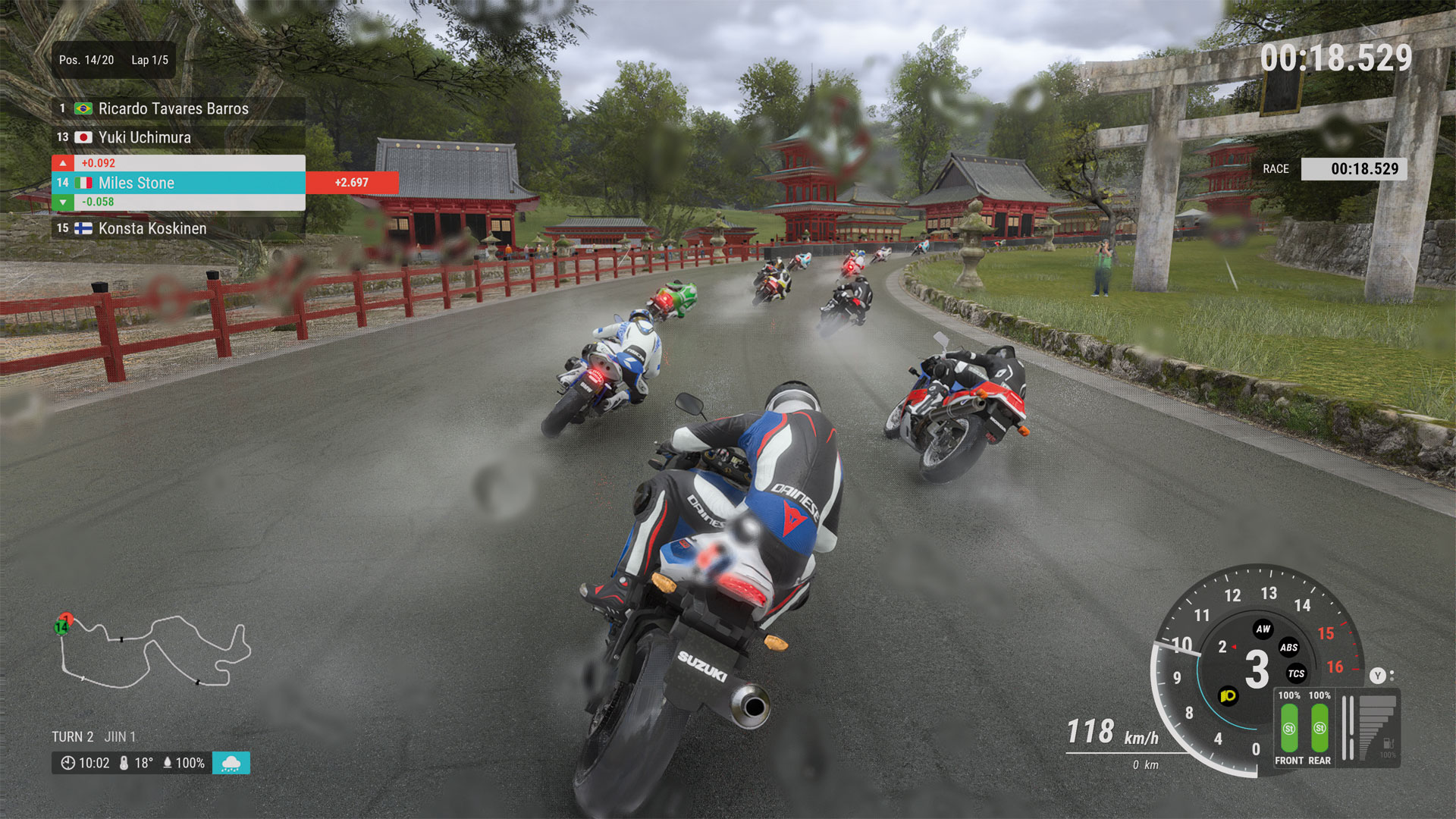Expand the +0.092 gap row above Miles Stone
This screenshot has width=1456, height=819.
pyautogui.click(x=97, y=163)
